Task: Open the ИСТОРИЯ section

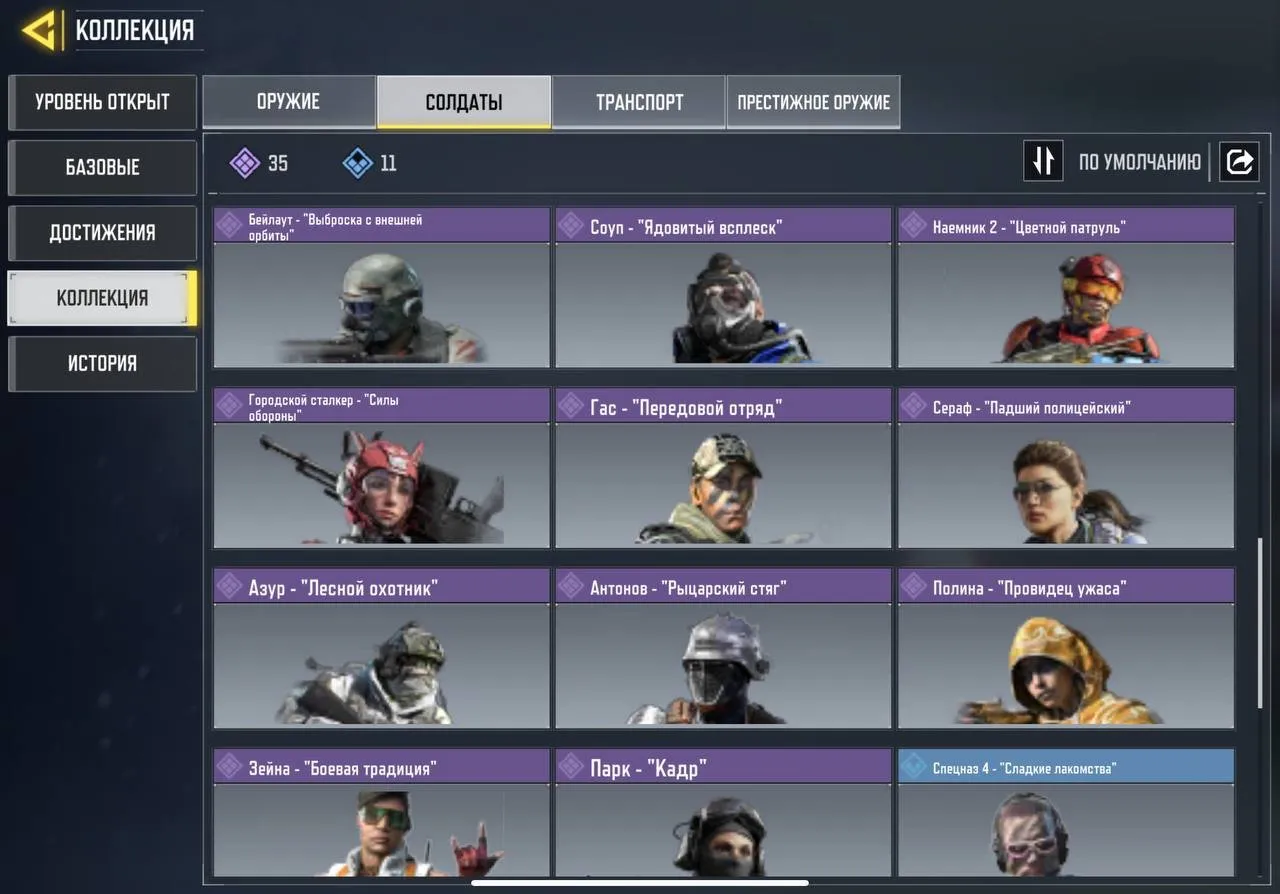Action: coord(102,363)
